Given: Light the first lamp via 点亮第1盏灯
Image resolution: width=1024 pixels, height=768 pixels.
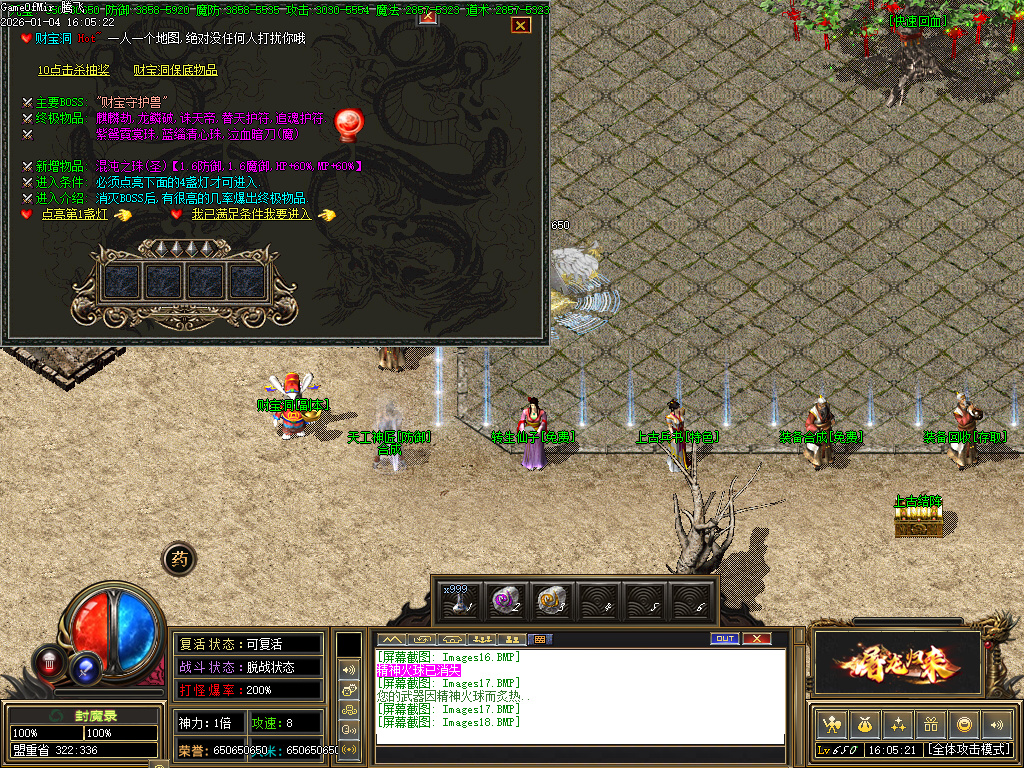Looking at the screenshot, I should coord(75,214).
